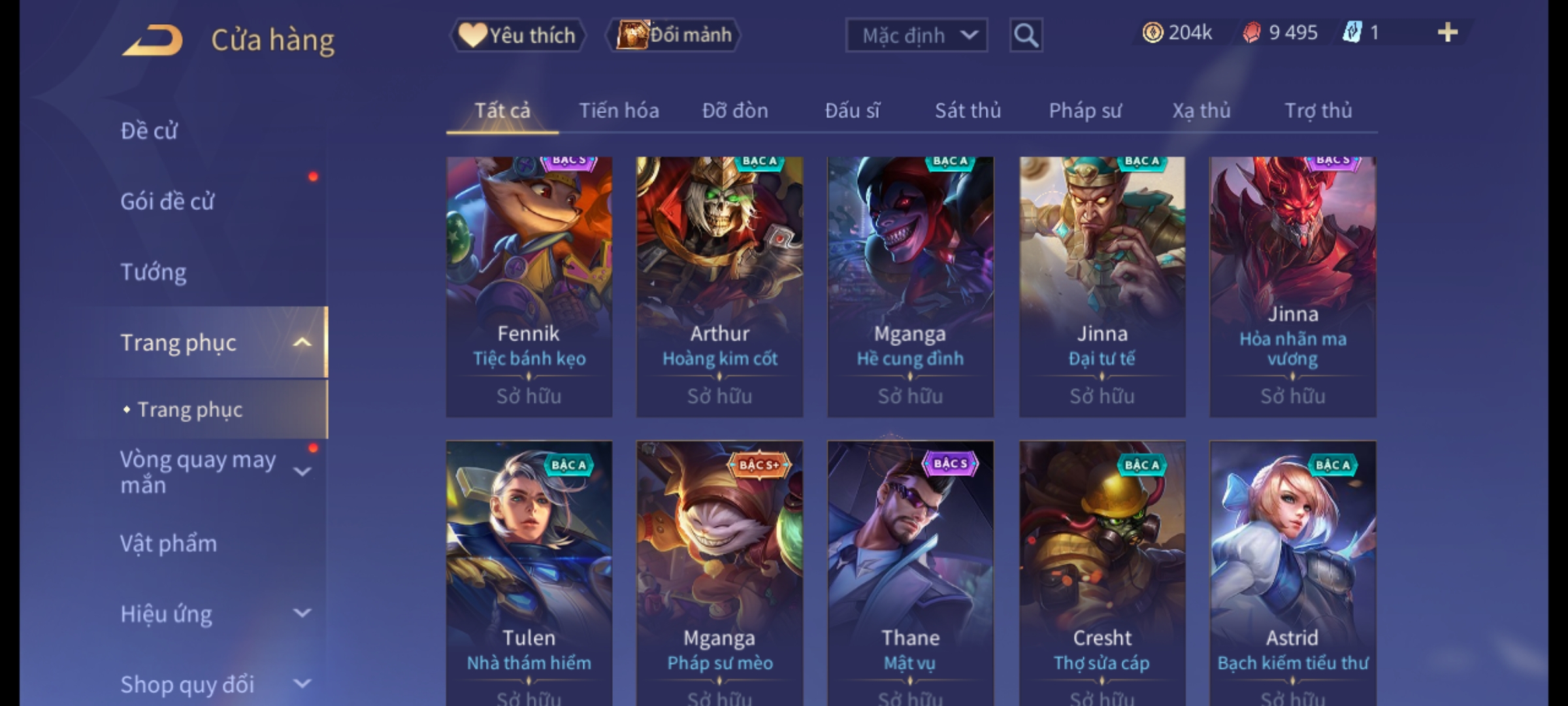Open the Vật phẩm items section
The height and width of the screenshot is (706, 1568).
169,544
